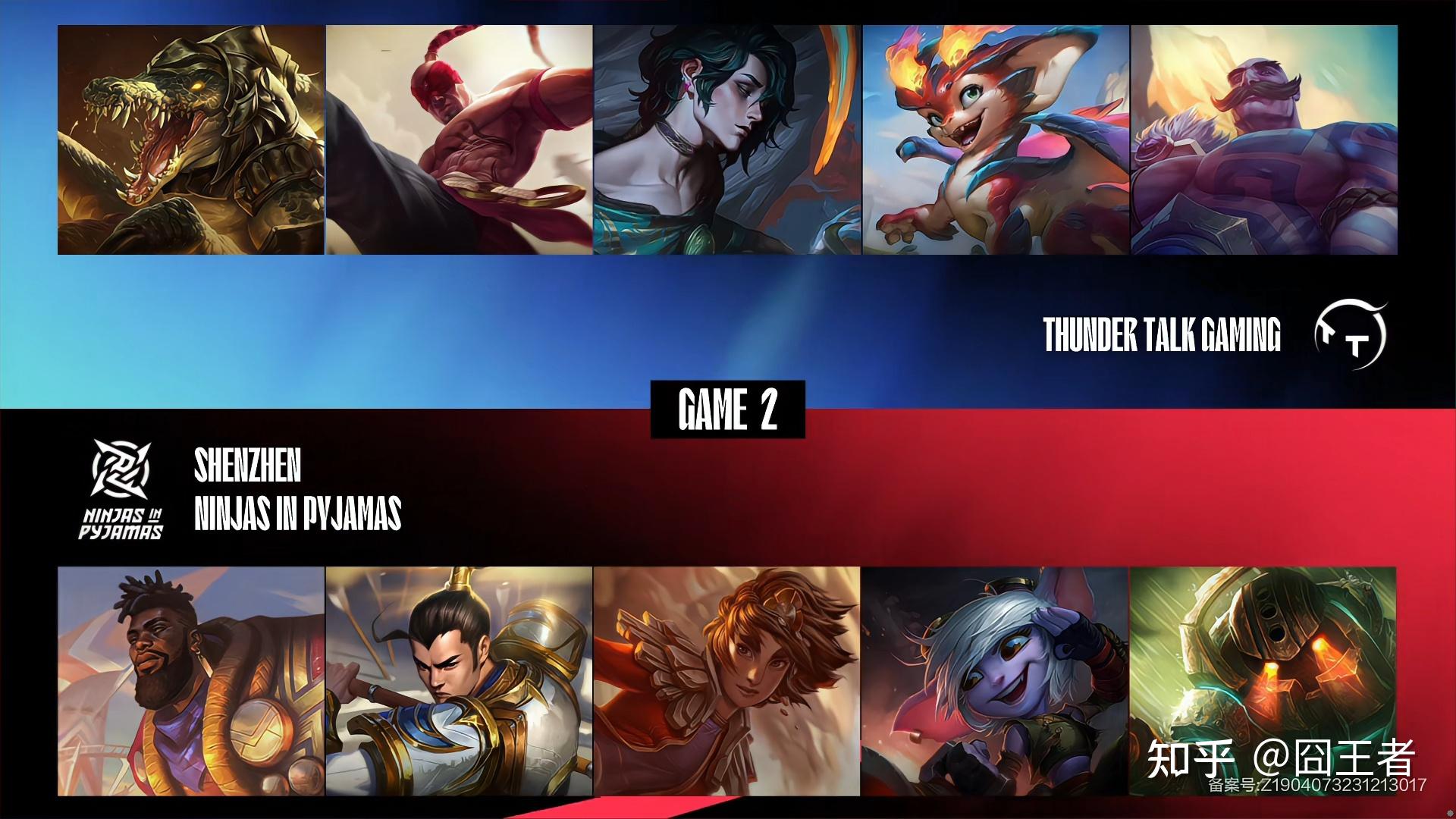This screenshot has width=1456, height=819.
Task: Pick the Braum champion tile
Action: [1264, 140]
